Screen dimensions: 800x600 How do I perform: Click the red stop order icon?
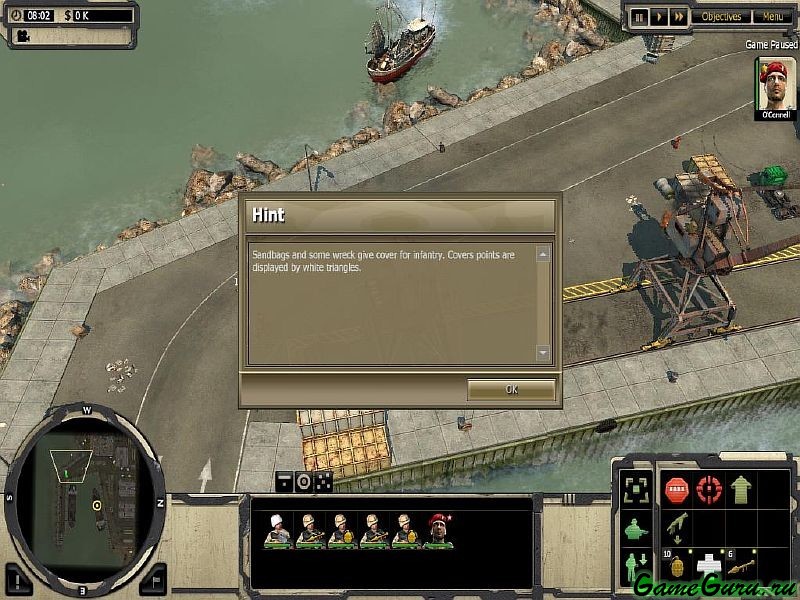677,490
